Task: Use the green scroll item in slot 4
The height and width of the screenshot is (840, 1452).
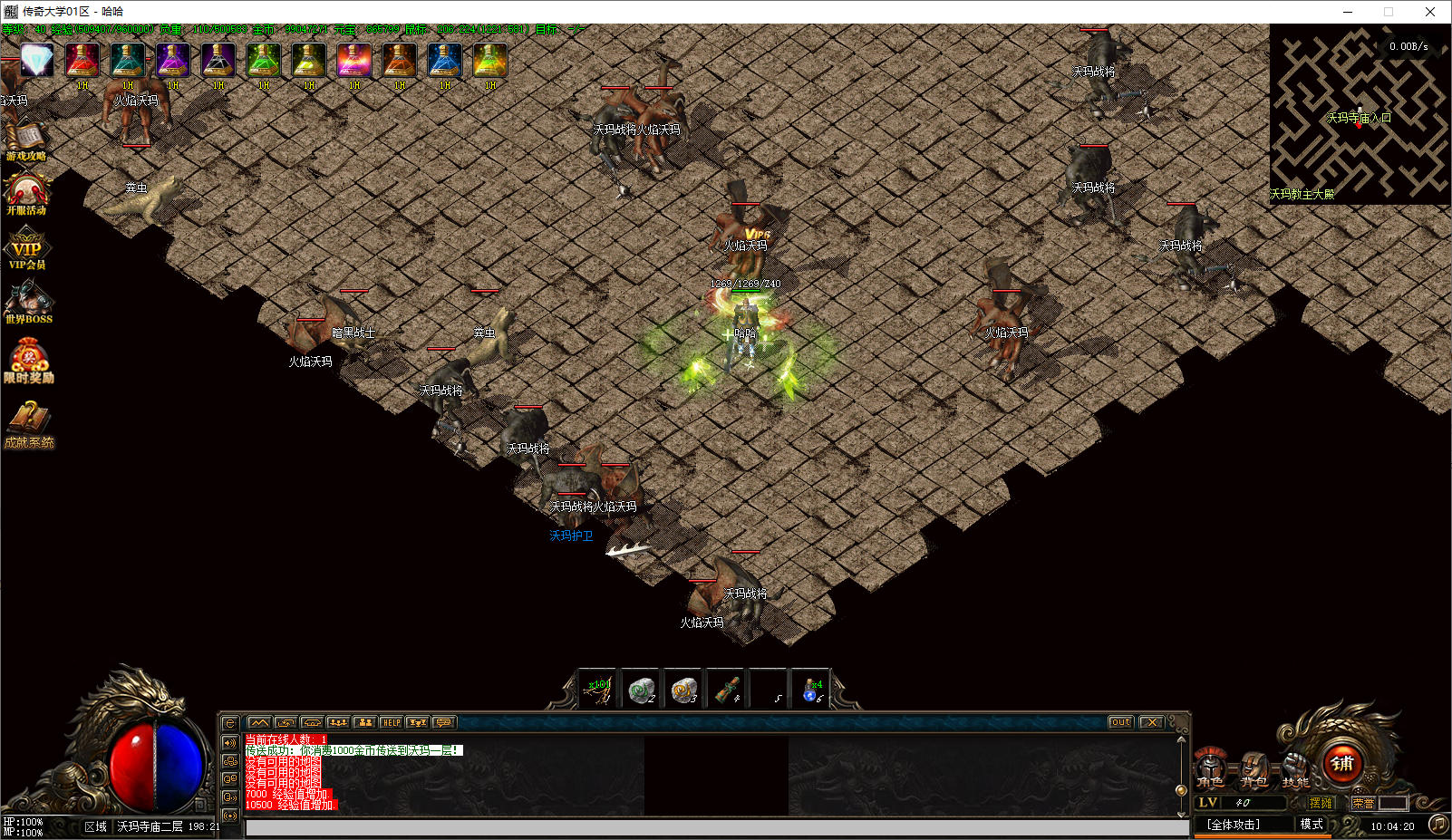Action: coord(727,690)
